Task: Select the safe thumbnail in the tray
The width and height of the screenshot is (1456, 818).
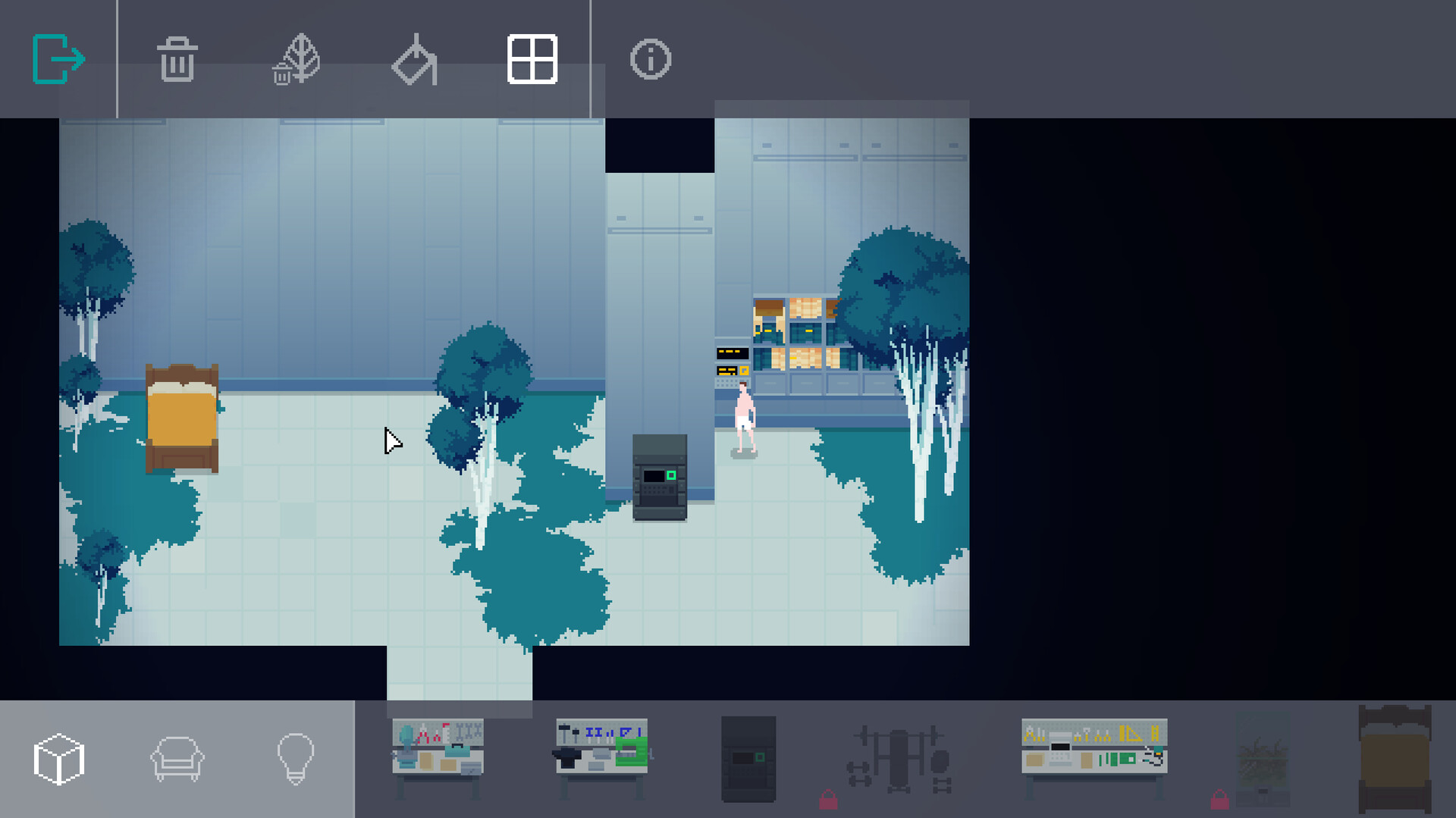Action: 749,758
